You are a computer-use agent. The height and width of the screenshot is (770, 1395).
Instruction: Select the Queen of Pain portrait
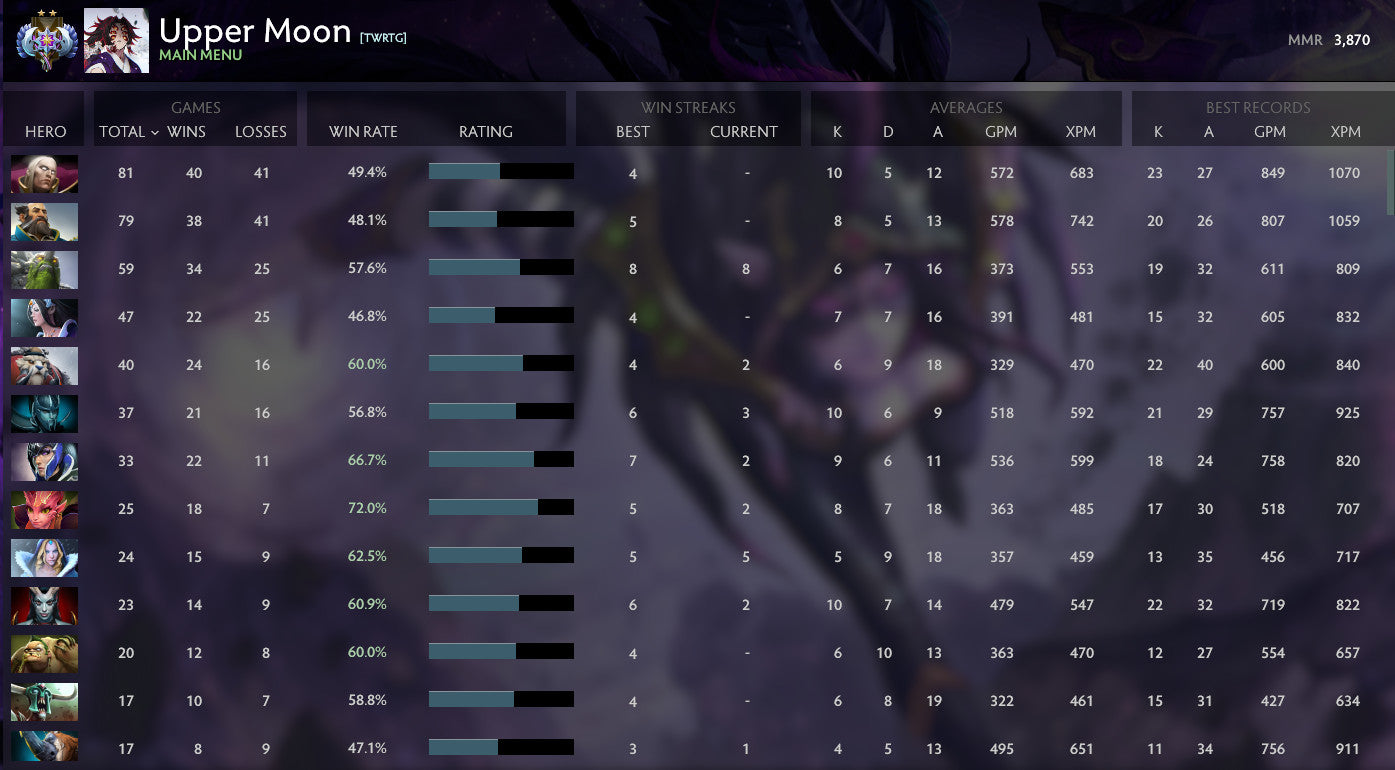pos(44,605)
